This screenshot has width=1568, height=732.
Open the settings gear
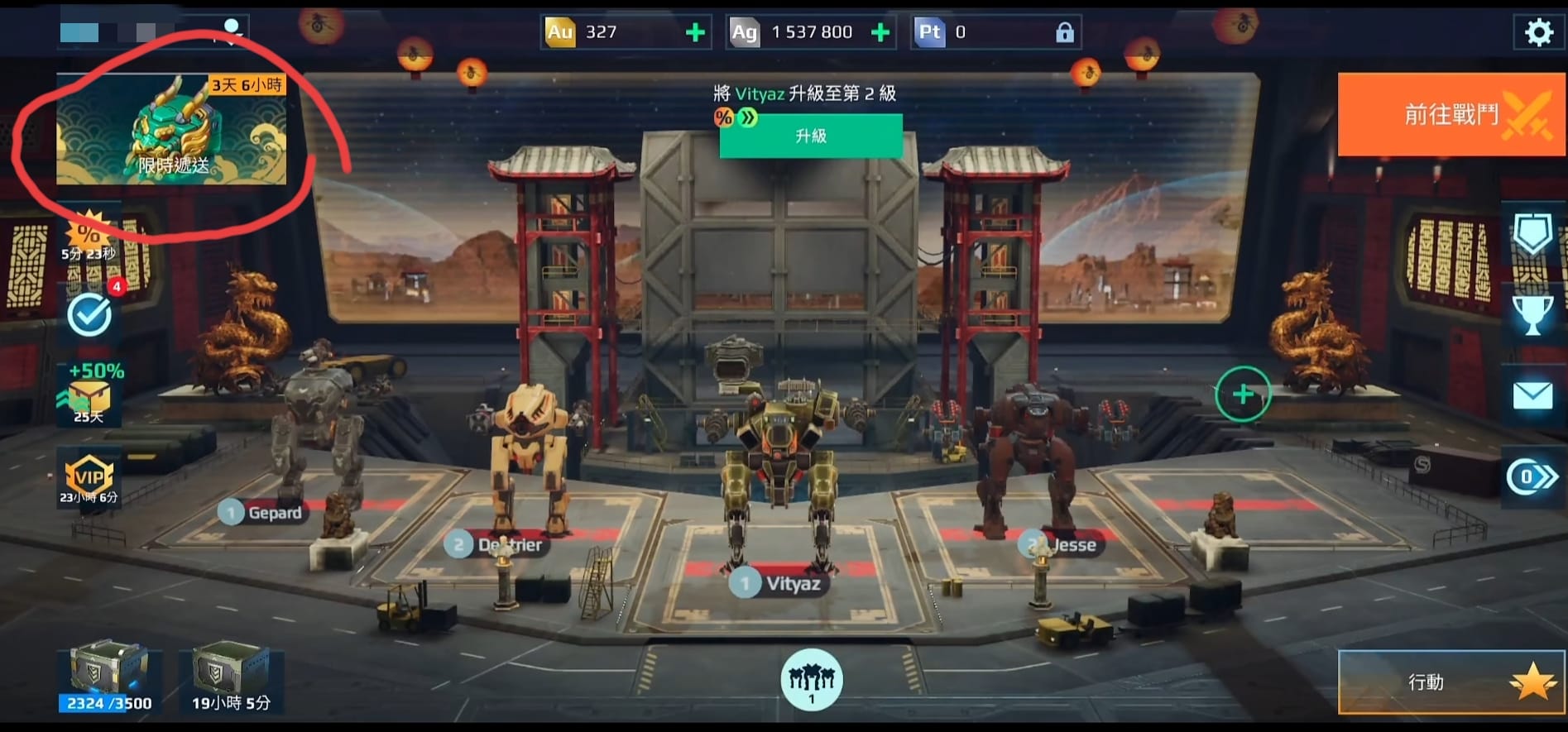[1538, 32]
